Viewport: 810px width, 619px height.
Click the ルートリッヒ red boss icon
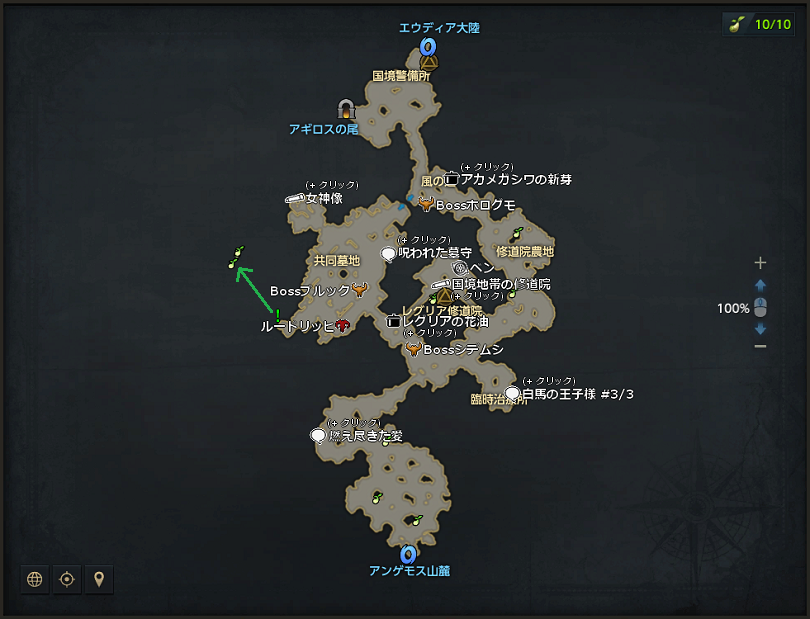coord(342,326)
